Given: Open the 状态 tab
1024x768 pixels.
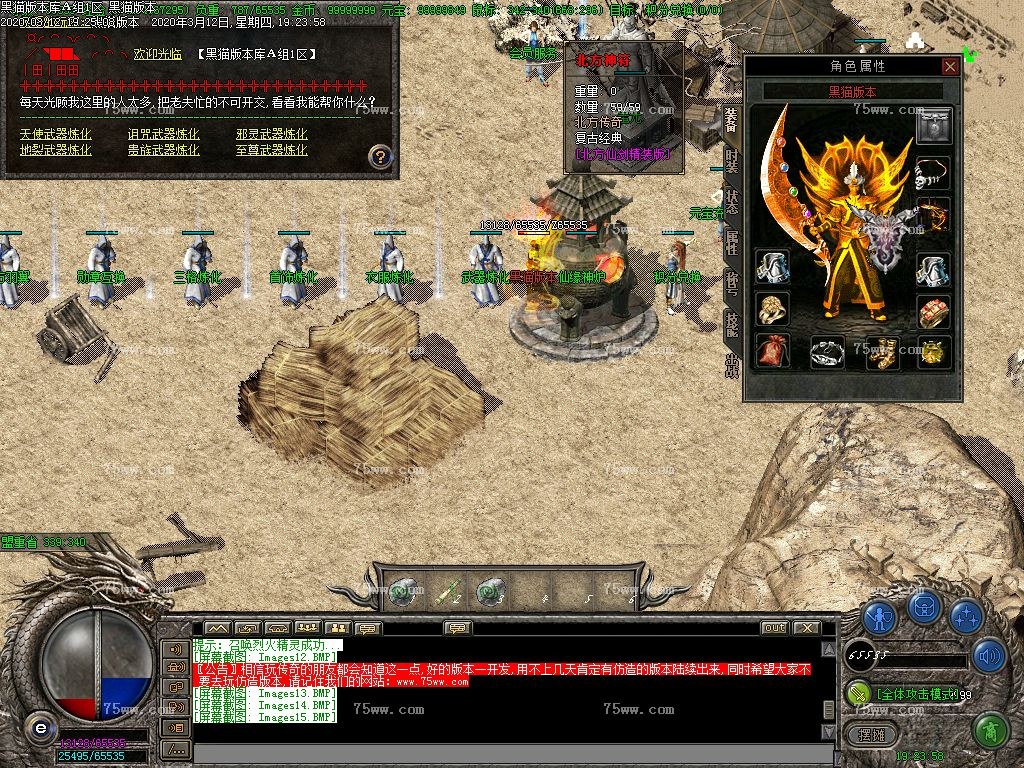Looking at the screenshot, I should pyautogui.click(x=731, y=200).
